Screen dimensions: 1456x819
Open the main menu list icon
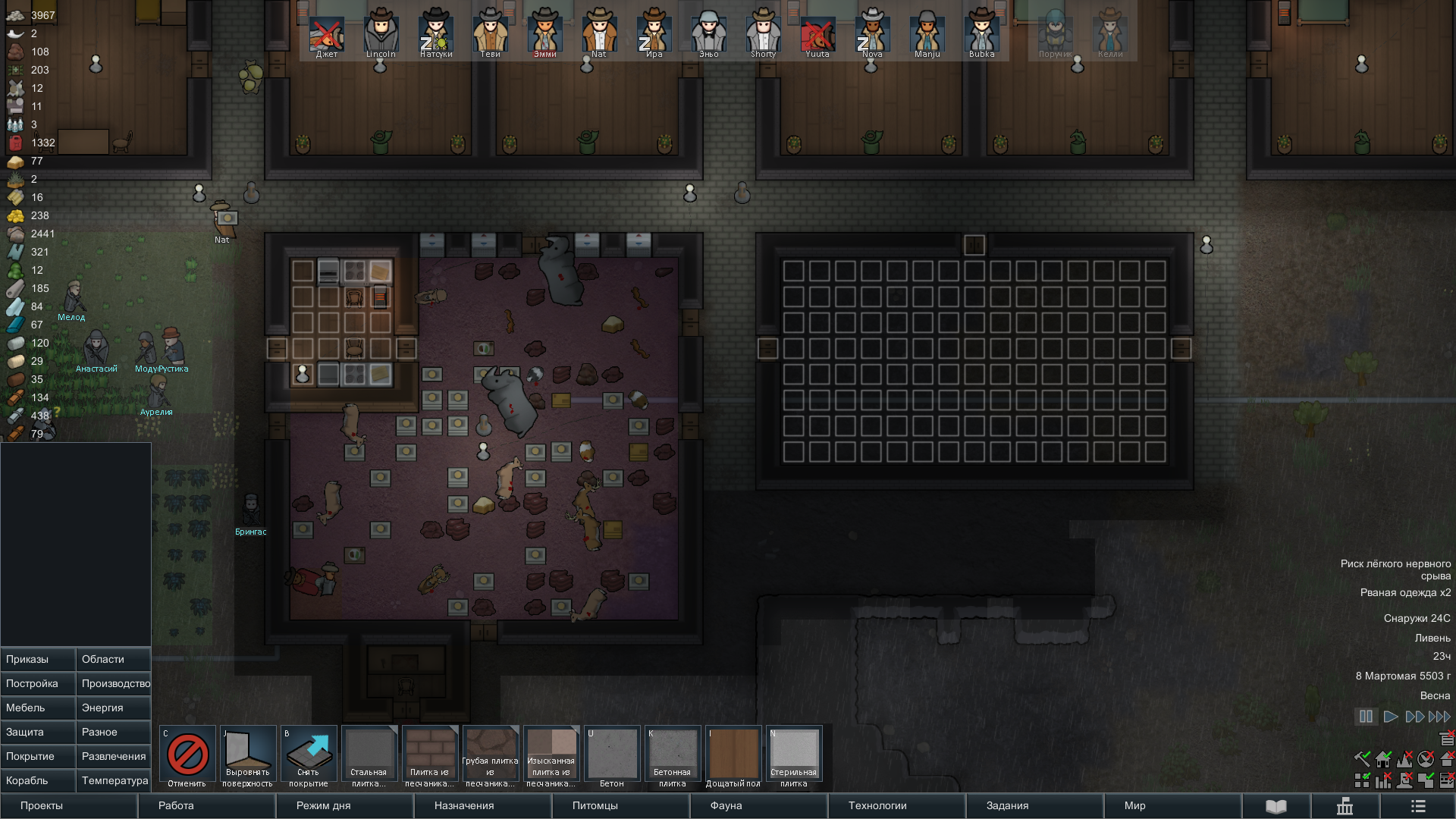coord(1418,806)
